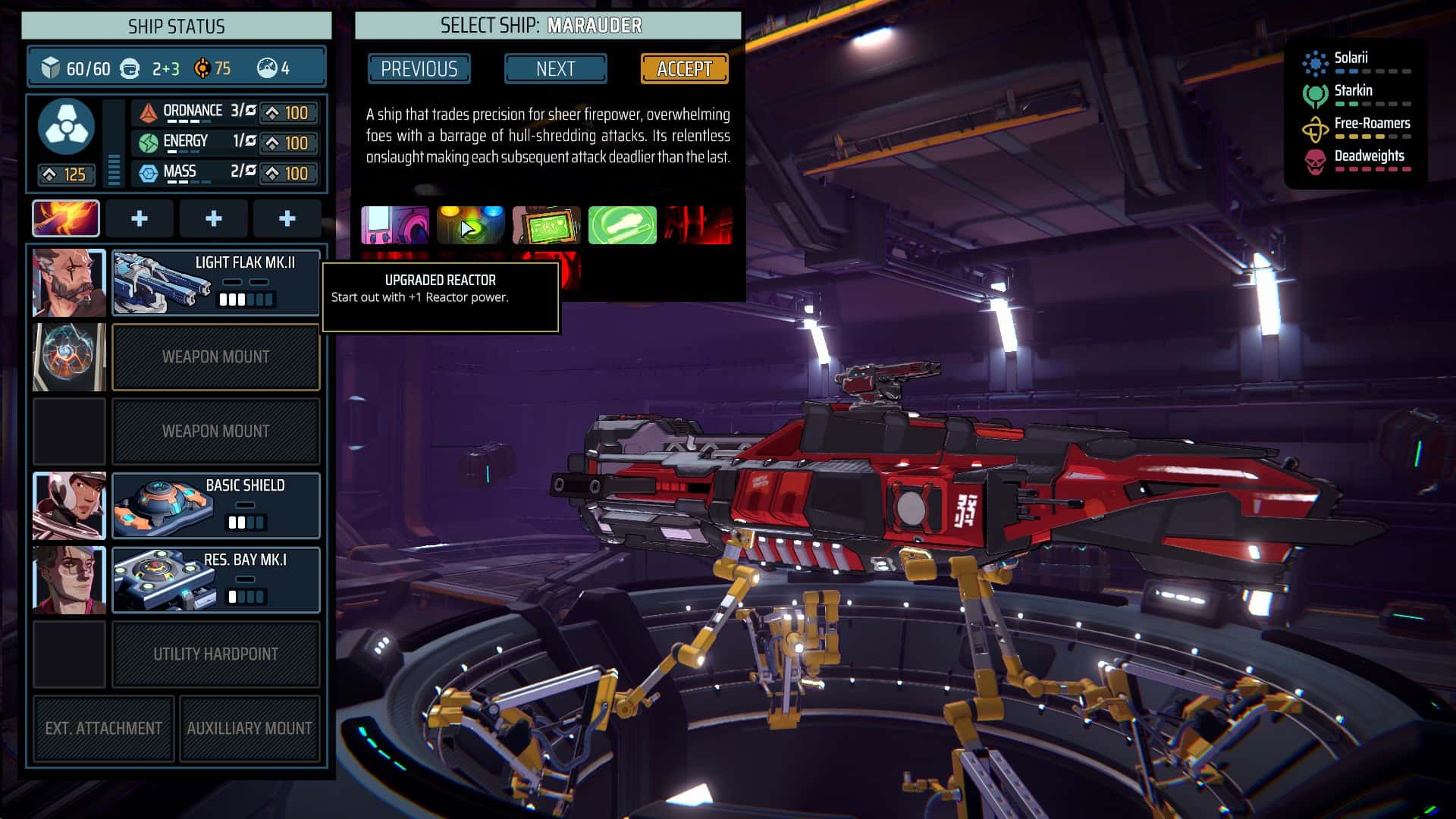This screenshot has width=1456, height=819.
Task: Select the empty Utility Hardpoint slot
Action: [x=215, y=654]
